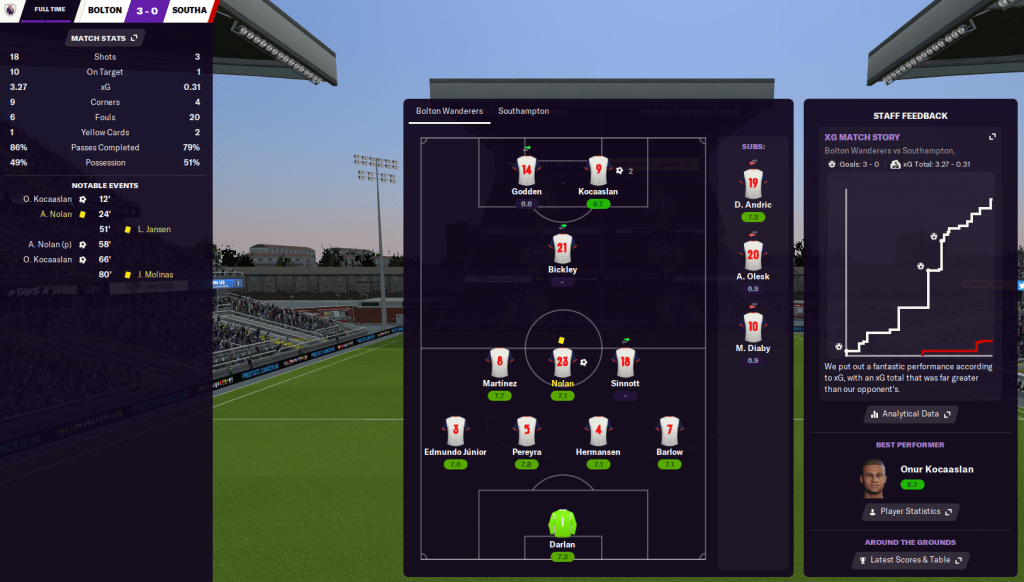The image size is (1024, 582).
Task: Select Martinez's number 8 shirt
Action: point(499,362)
